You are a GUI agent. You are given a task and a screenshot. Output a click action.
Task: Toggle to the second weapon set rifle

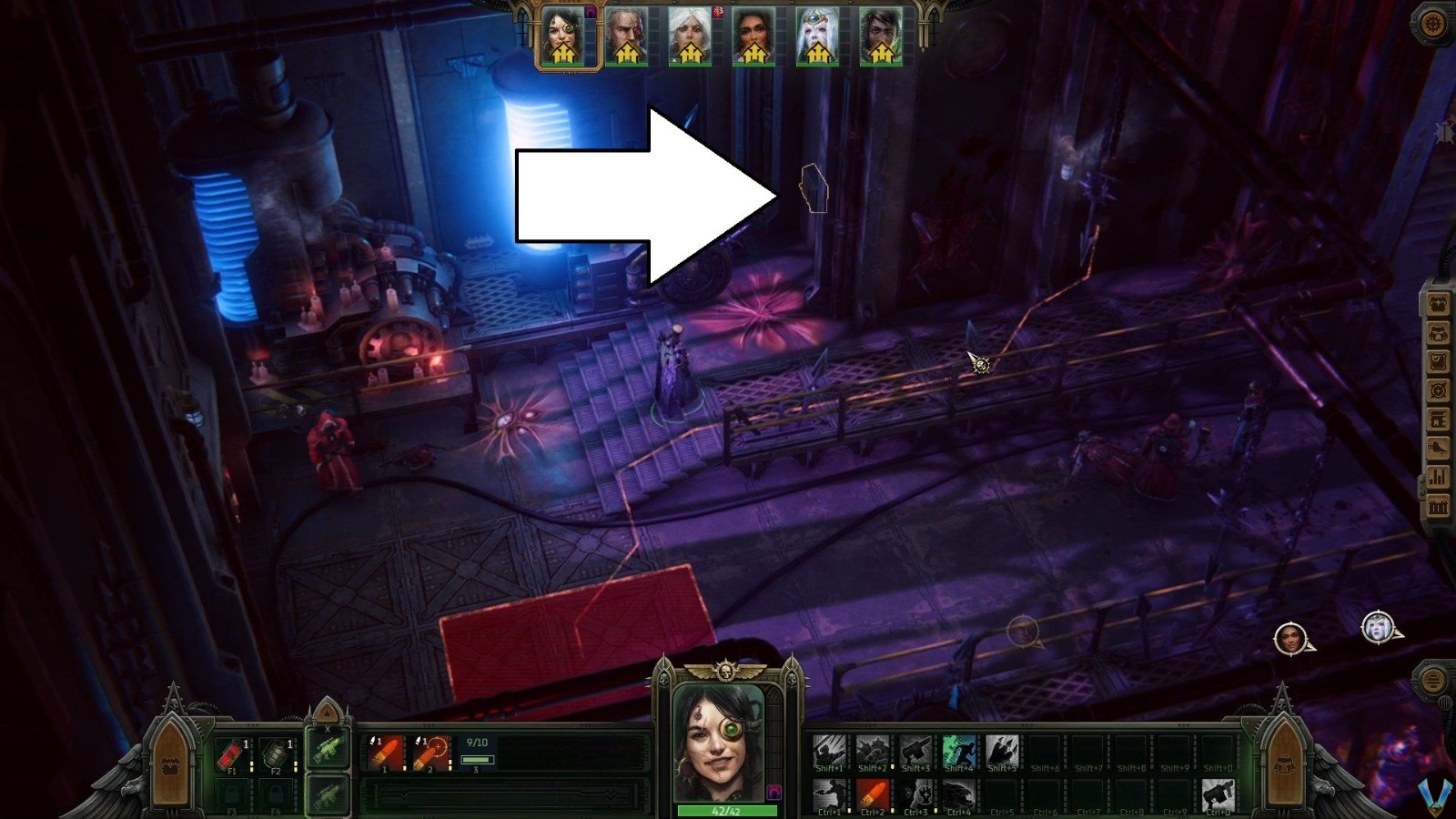point(328,796)
